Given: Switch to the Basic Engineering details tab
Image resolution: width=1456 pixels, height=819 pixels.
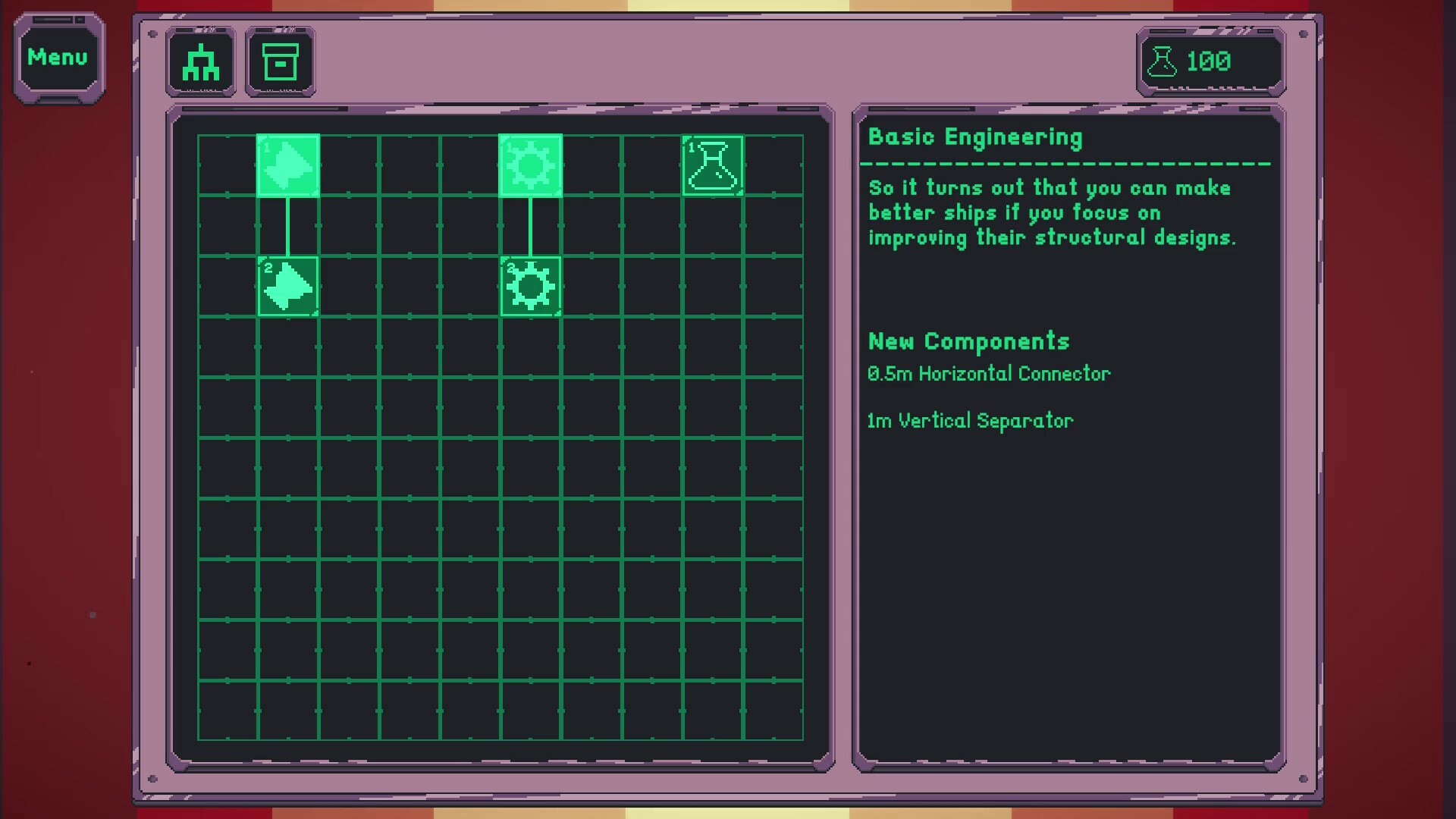Looking at the screenshot, I should pyautogui.click(x=975, y=137).
